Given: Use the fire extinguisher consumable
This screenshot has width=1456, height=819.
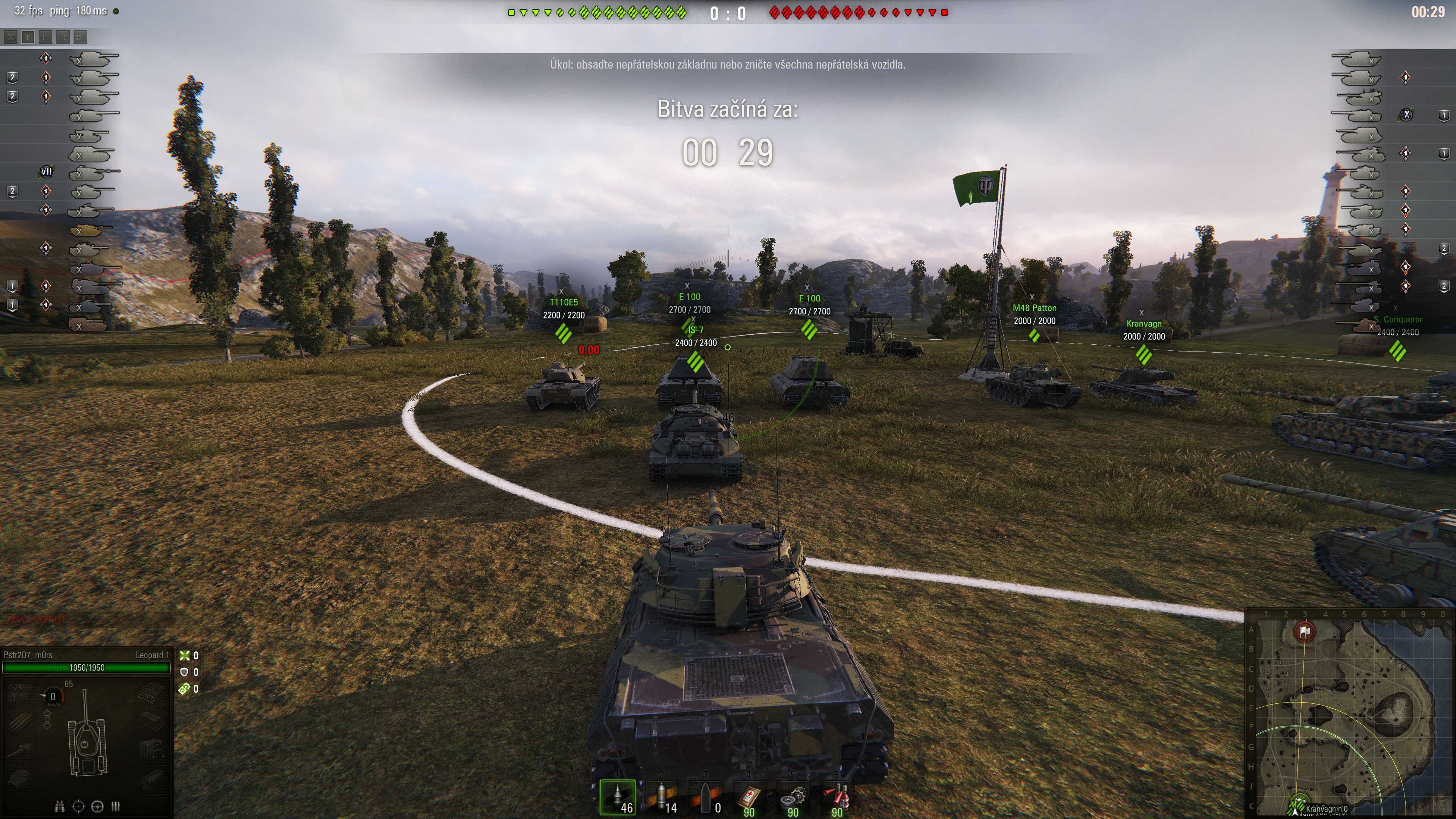Looking at the screenshot, I should [x=837, y=797].
